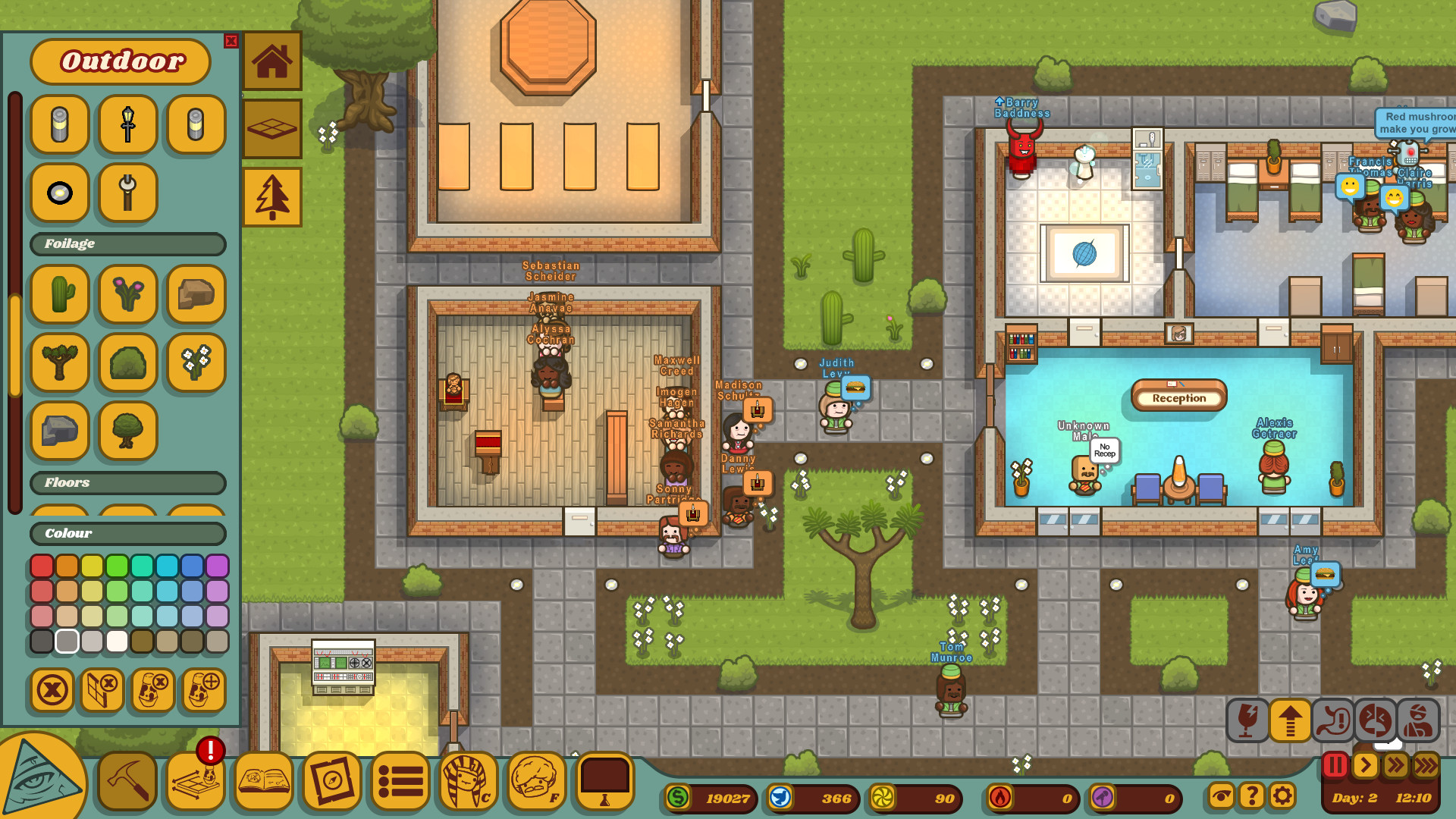Pause the game with the red pause button
The height and width of the screenshot is (819, 1456).
(x=1334, y=765)
